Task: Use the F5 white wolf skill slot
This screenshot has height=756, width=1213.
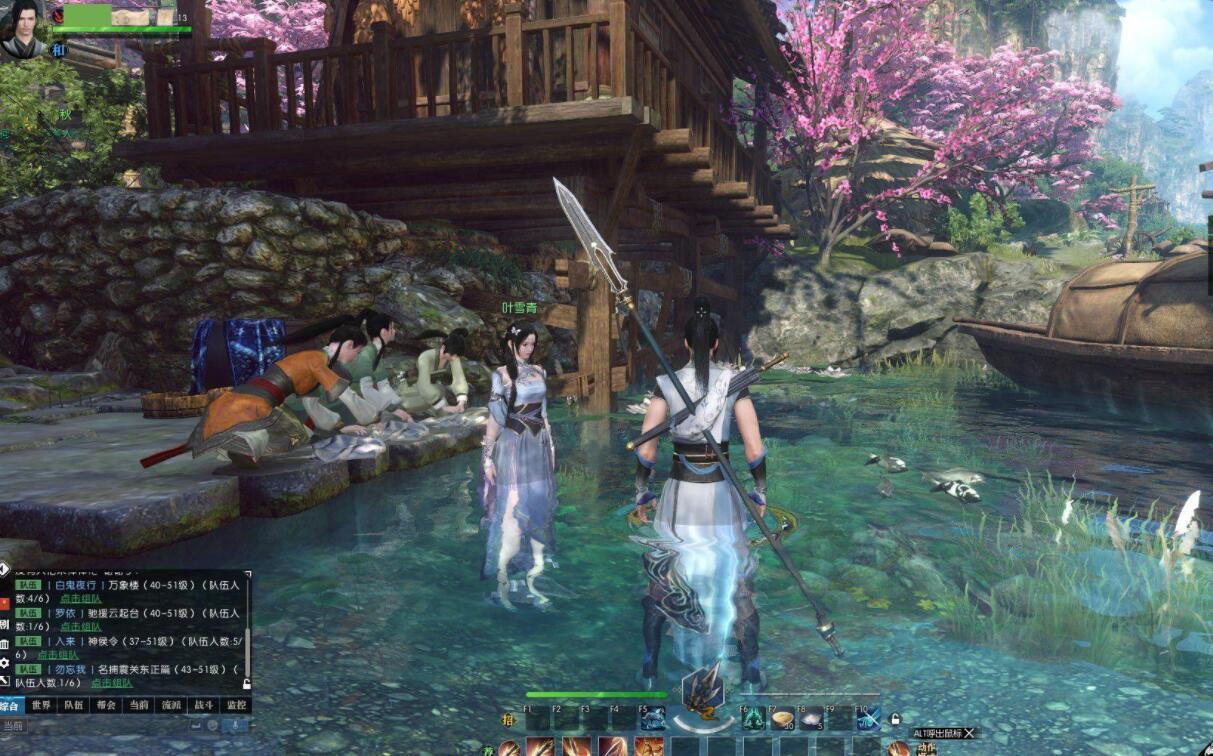Action: (x=652, y=718)
